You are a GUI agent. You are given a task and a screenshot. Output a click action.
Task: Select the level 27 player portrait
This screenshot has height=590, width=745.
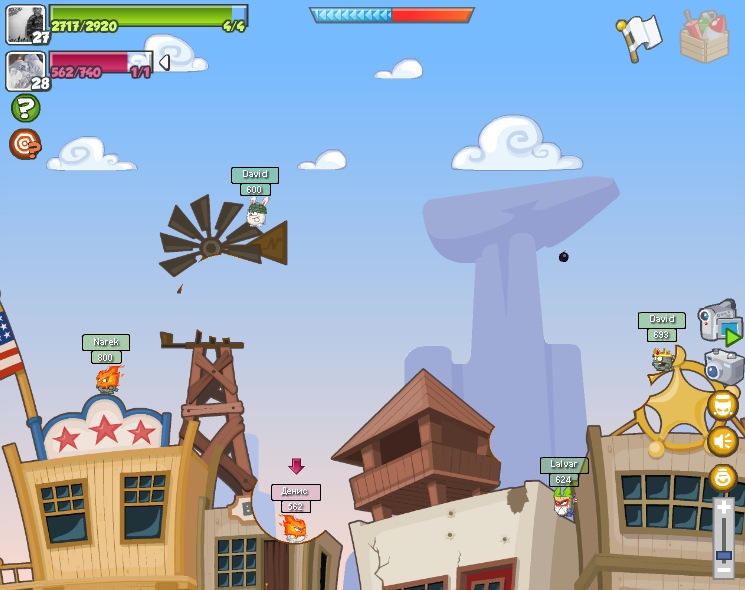pyautogui.click(x=26, y=24)
